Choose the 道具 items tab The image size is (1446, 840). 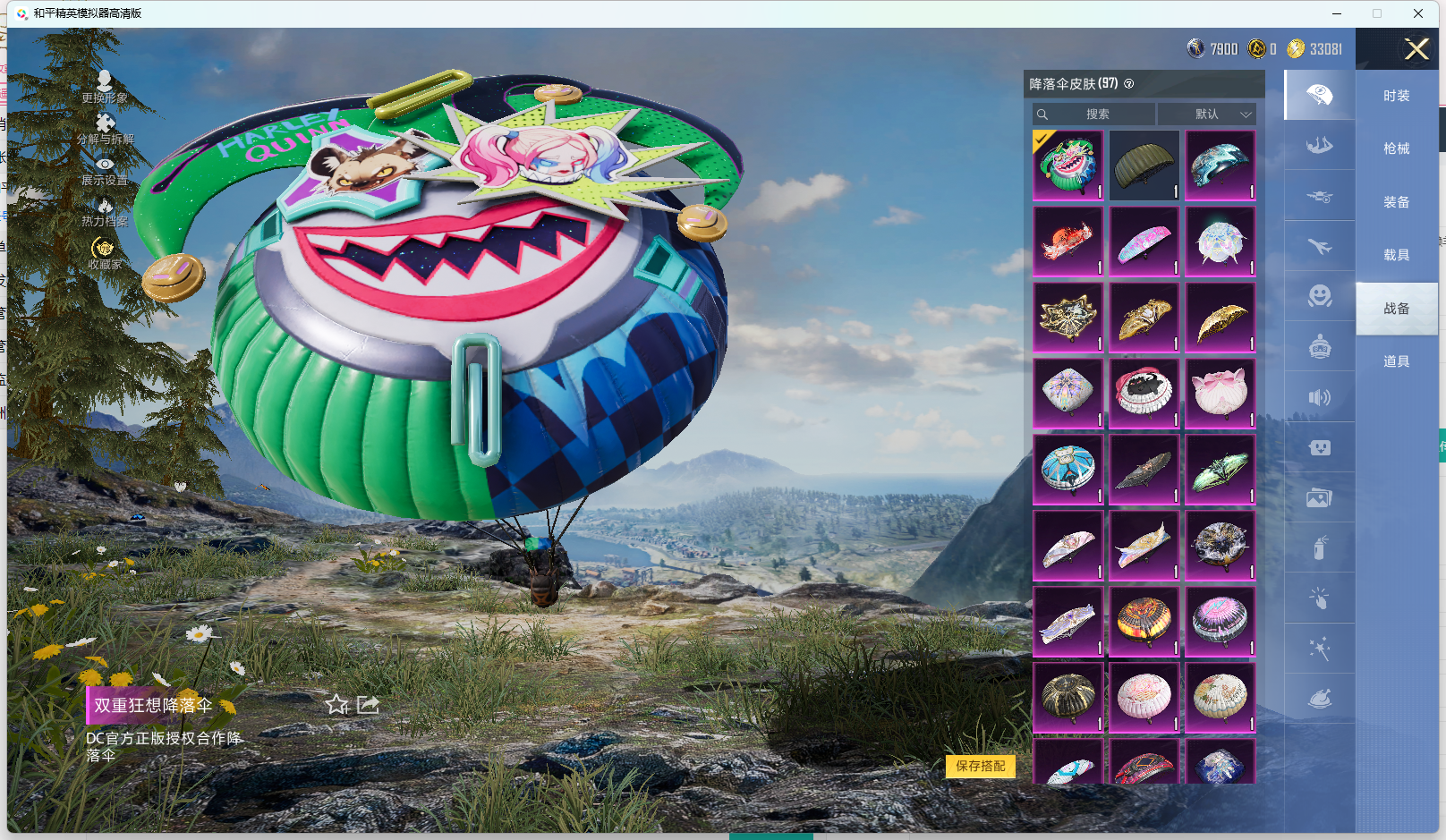tap(1396, 361)
